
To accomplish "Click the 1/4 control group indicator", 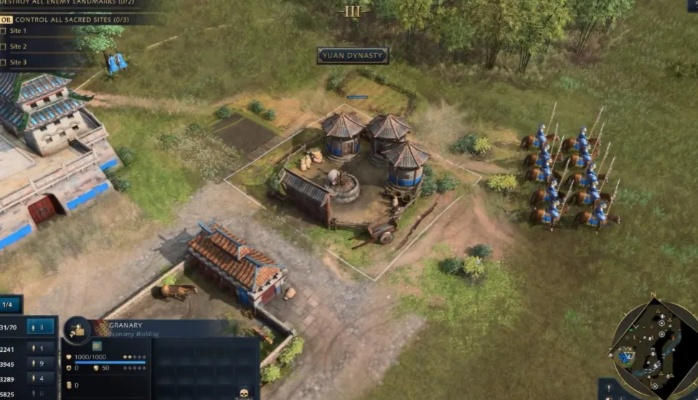I will (10, 304).
